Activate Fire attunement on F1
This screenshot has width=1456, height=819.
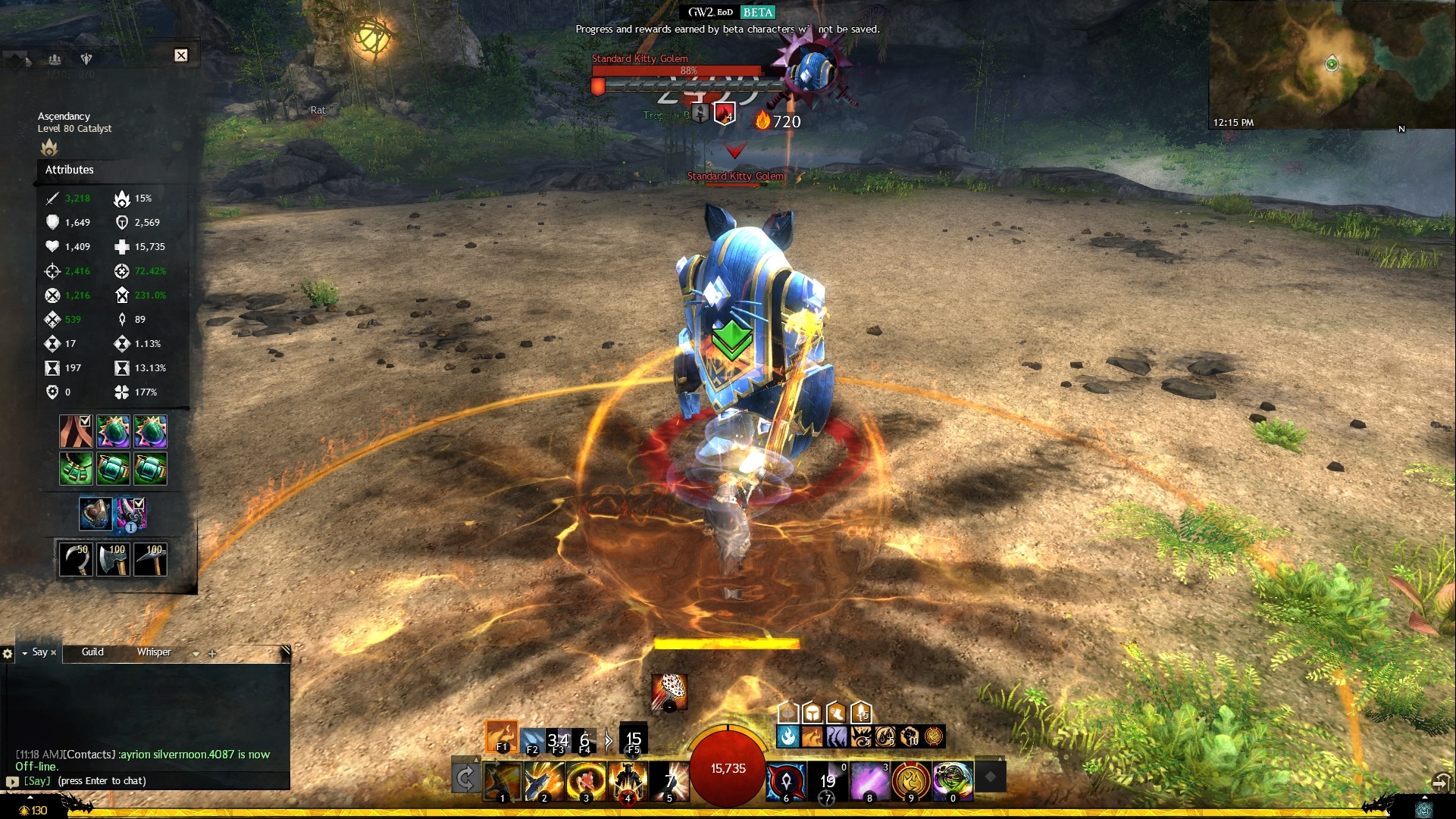[x=502, y=736]
